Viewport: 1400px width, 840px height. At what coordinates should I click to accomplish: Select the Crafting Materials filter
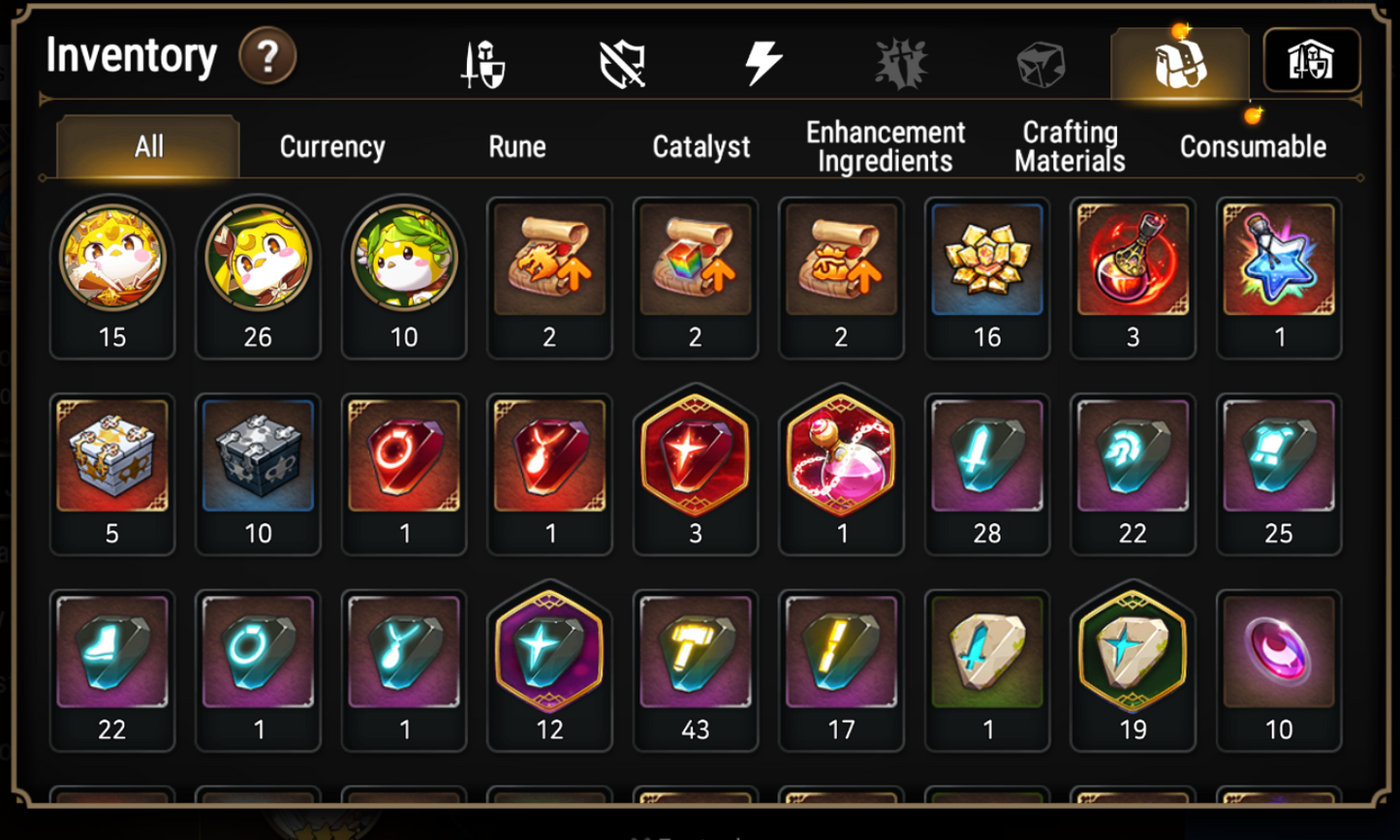1068,145
